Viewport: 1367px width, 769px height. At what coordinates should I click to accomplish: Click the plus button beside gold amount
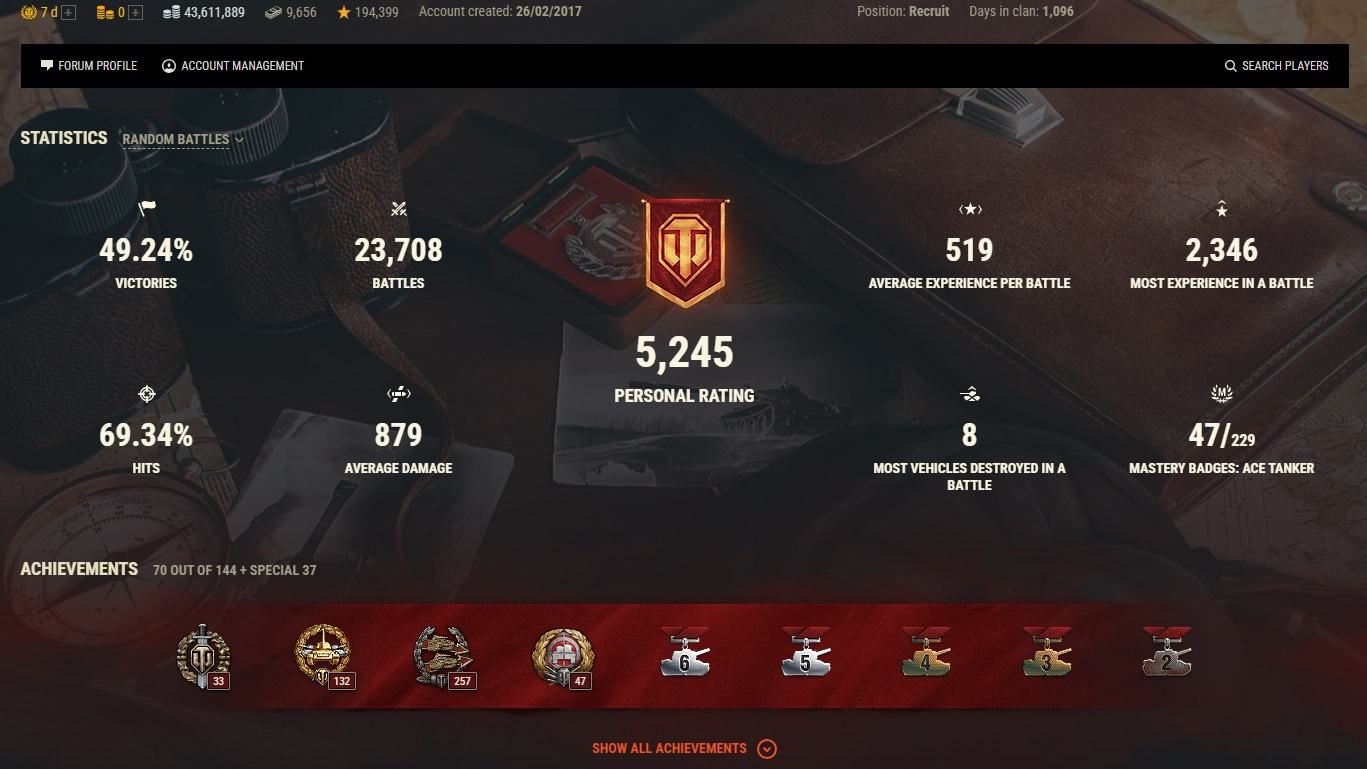134,11
